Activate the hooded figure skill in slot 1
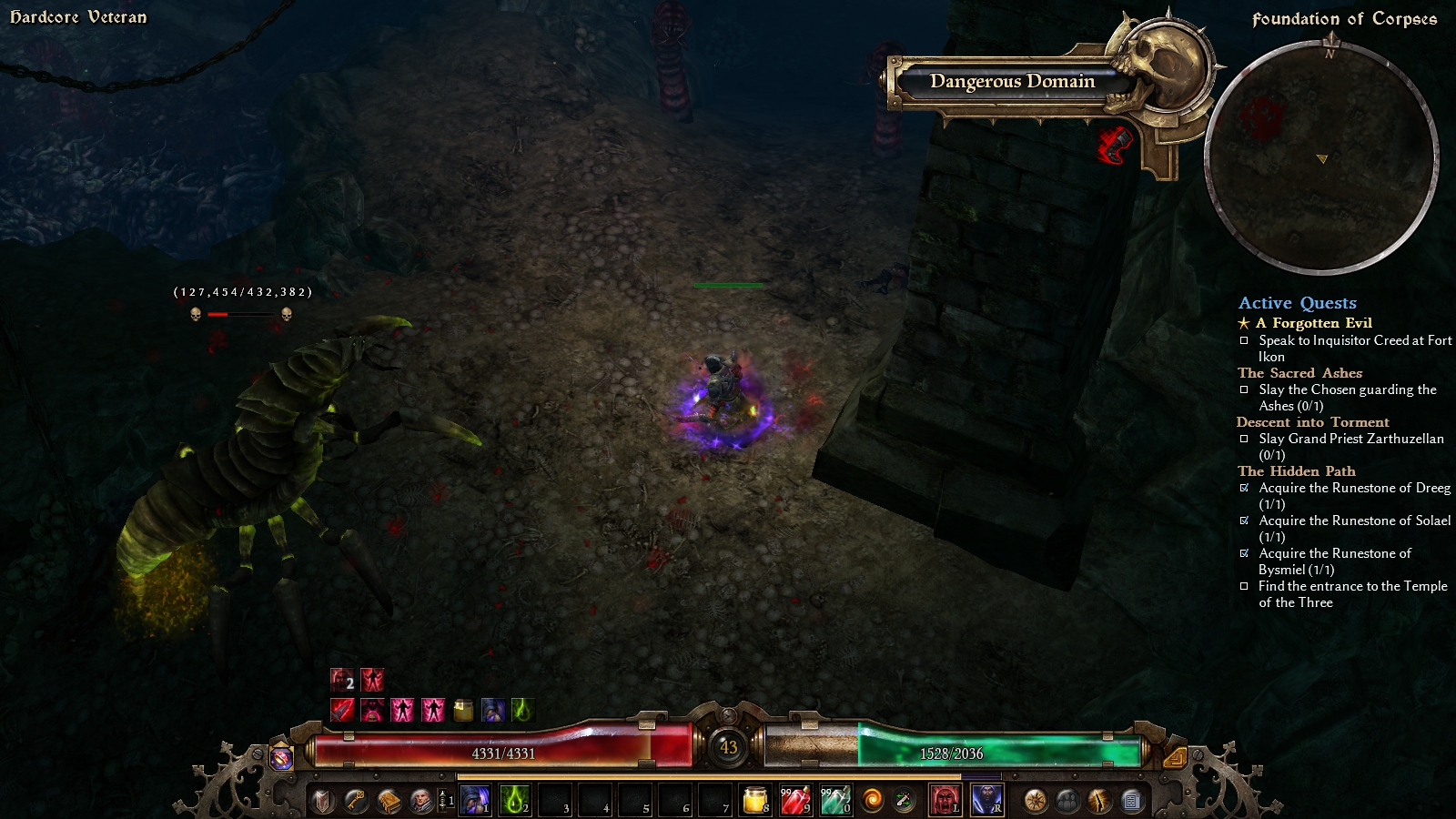The width and height of the screenshot is (1456, 819). [475, 801]
